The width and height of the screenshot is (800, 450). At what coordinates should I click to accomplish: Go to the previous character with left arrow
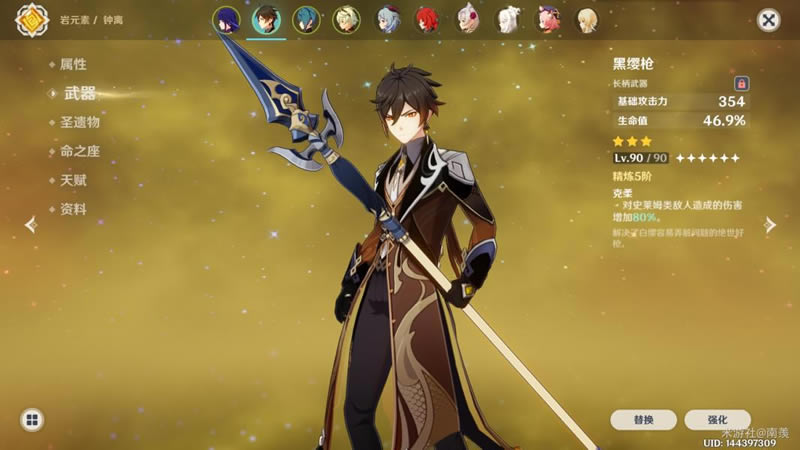(30, 224)
